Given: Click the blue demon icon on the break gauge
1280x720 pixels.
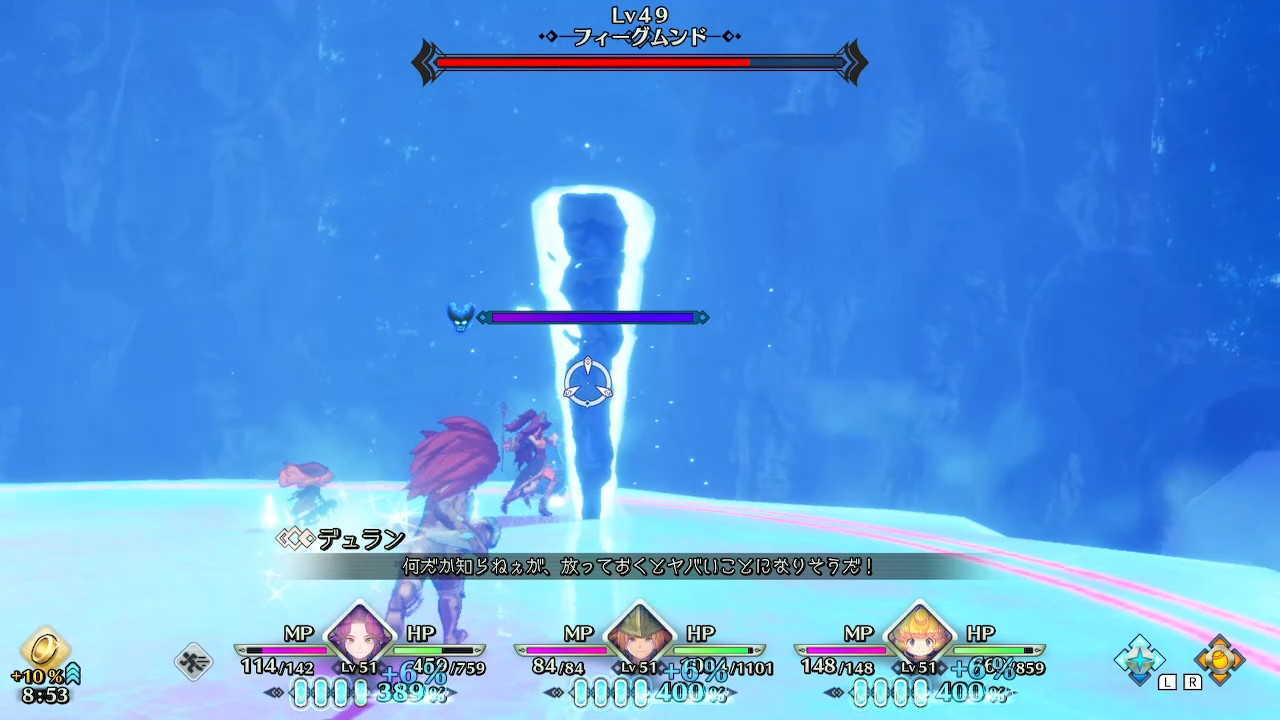Looking at the screenshot, I should pos(459,316).
